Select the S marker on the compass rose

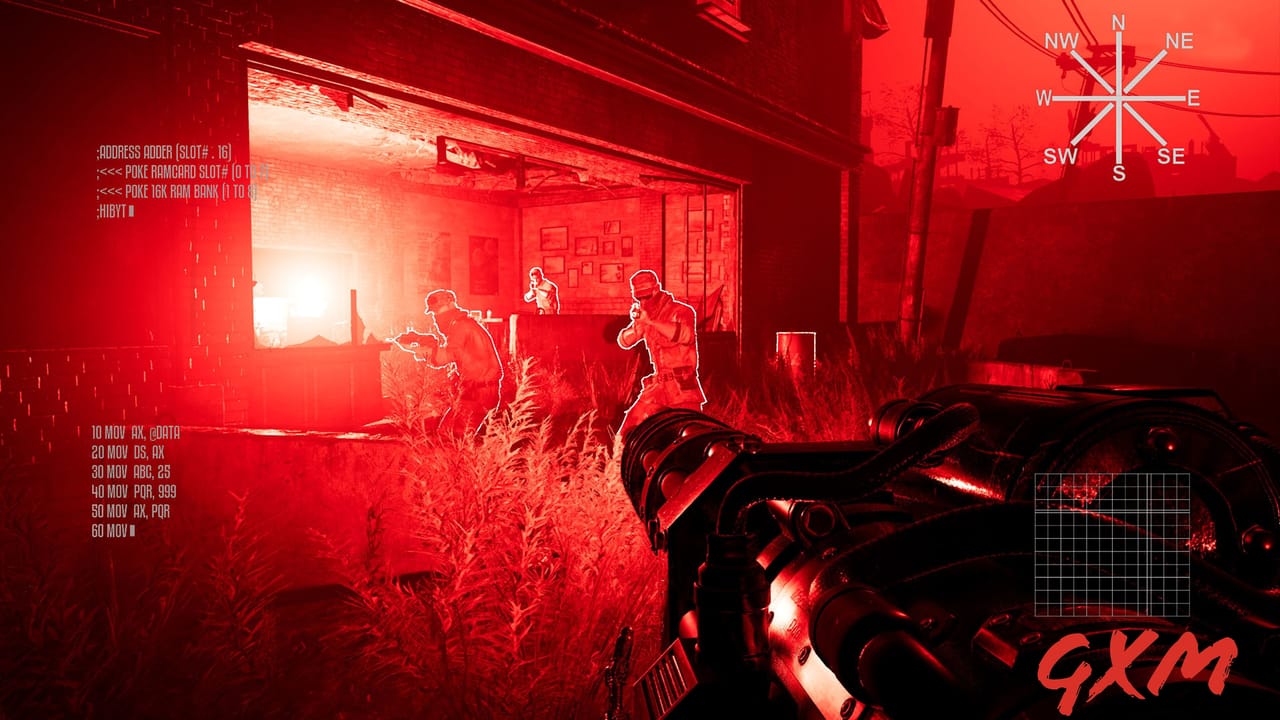(1118, 170)
